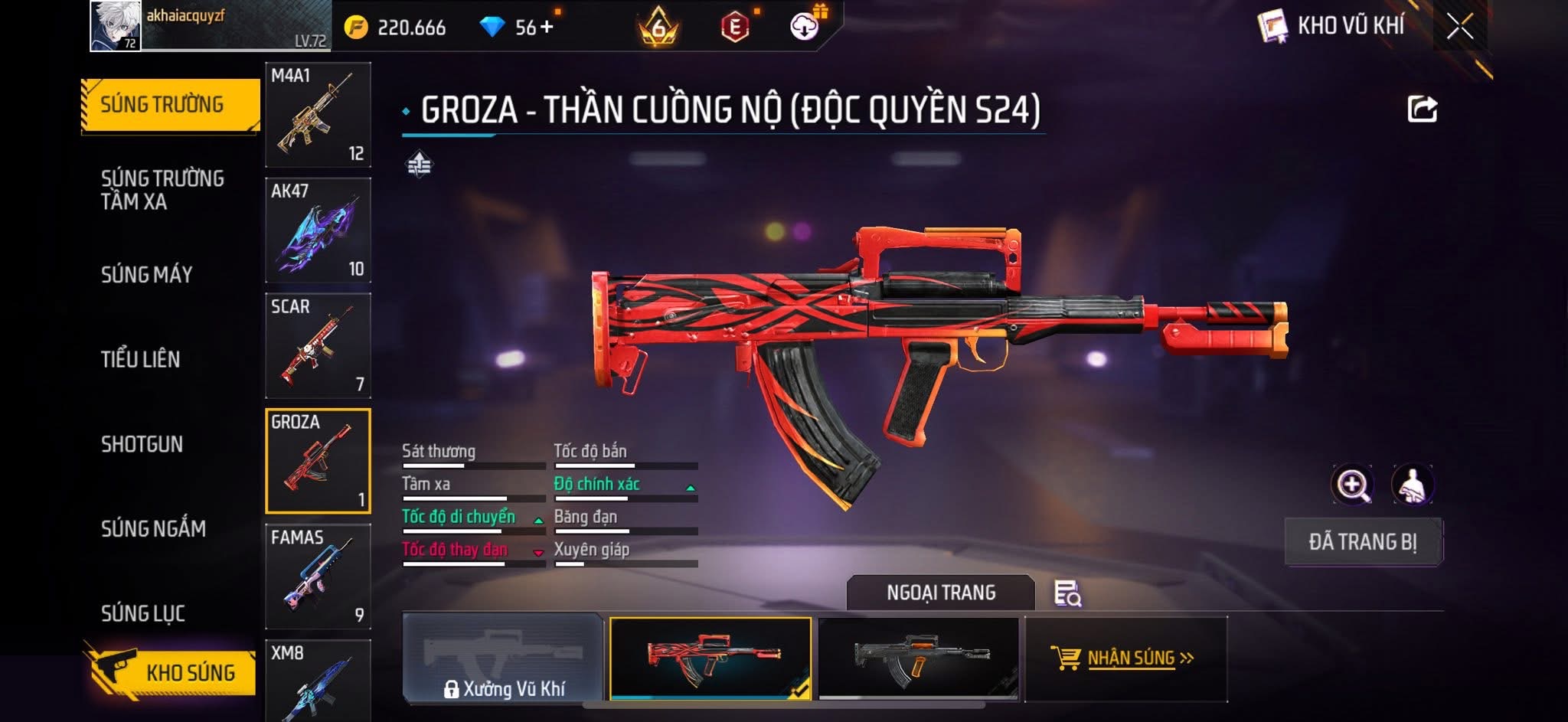This screenshot has width=1568, height=722.
Task: Zoom in with the magnifier icon
Action: point(1352,485)
